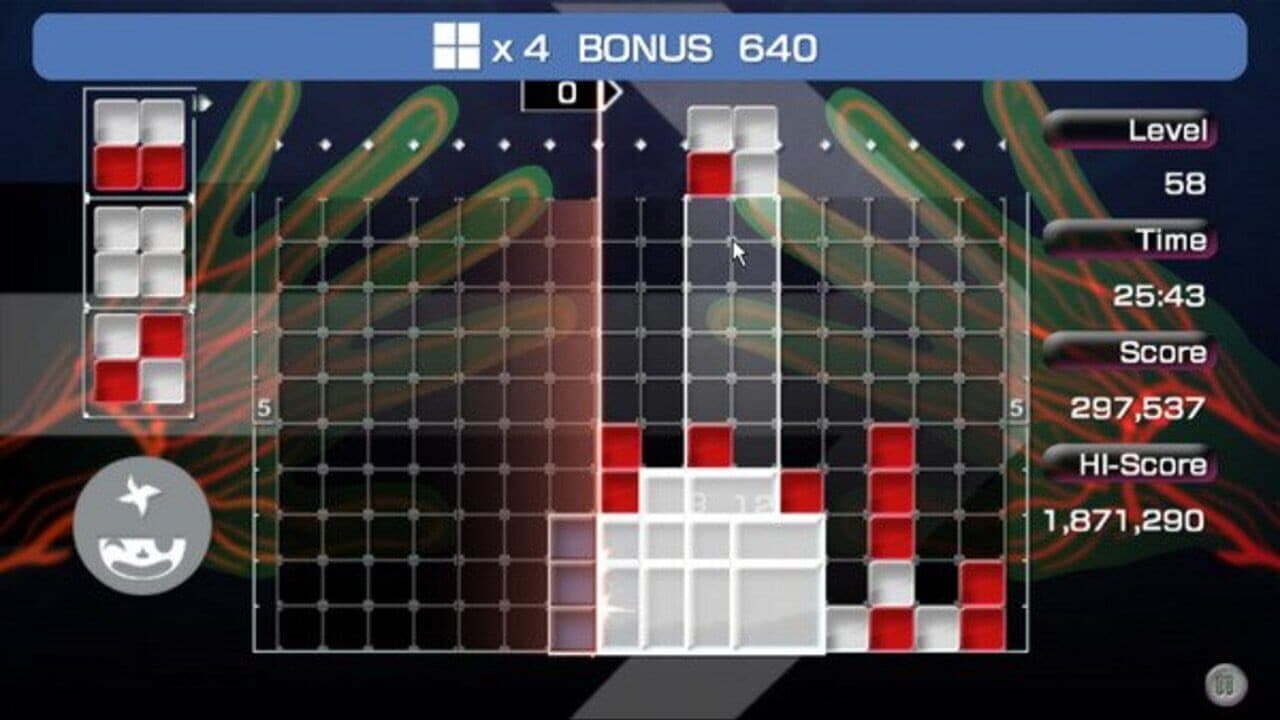Select the middle piece in the next-piece queue
Image resolution: width=1280 pixels, height=720 pixels.
(138, 252)
